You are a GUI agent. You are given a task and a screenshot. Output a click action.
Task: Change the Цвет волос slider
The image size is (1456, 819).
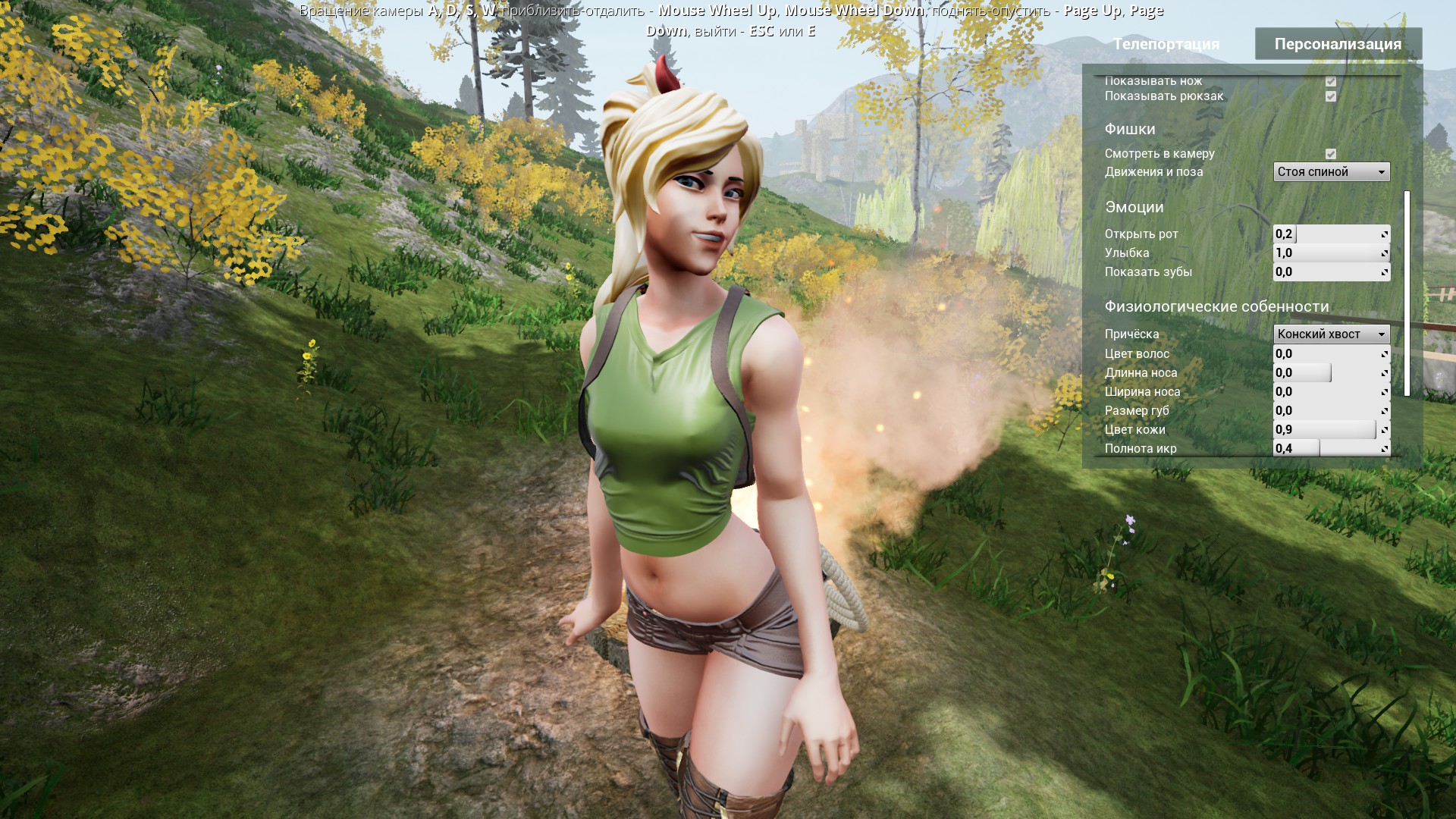(x=1331, y=354)
